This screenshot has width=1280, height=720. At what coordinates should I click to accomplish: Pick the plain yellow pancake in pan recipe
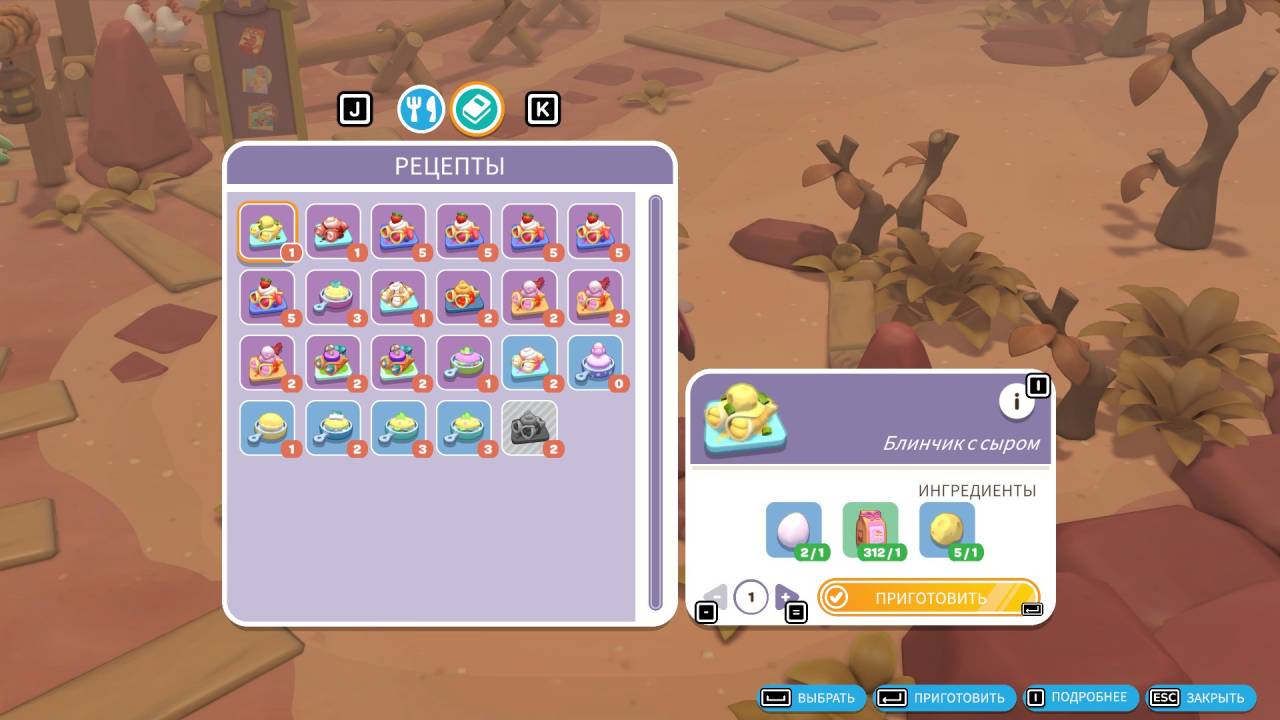pos(268,428)
